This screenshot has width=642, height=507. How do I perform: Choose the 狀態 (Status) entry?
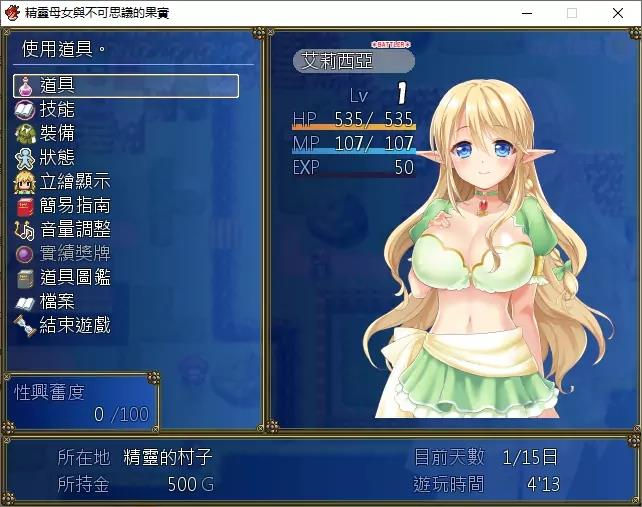[x=57, y=157]
